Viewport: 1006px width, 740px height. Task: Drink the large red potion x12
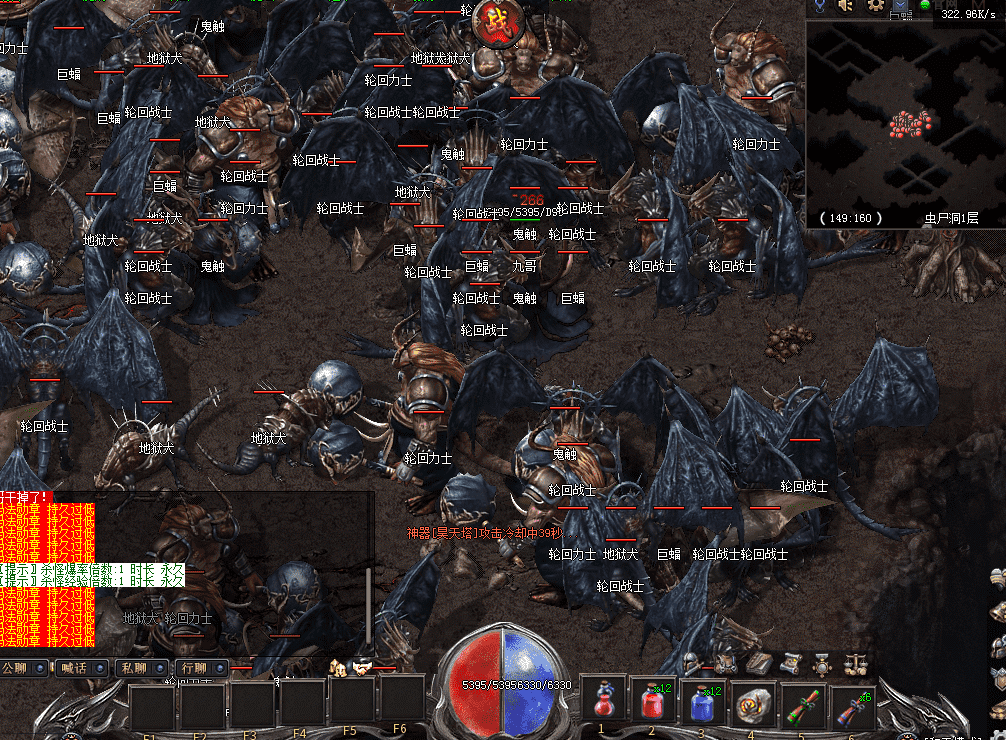[652, 700]
